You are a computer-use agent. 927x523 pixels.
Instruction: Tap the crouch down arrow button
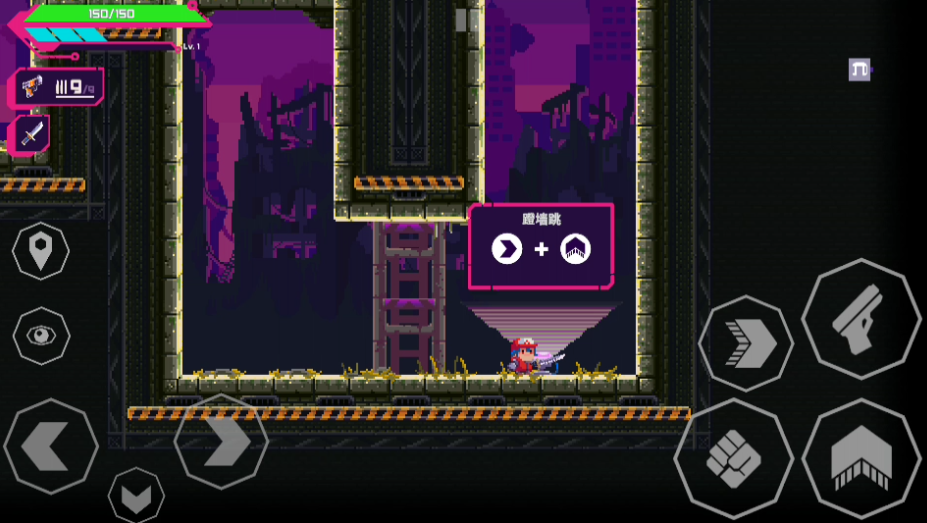136,494
